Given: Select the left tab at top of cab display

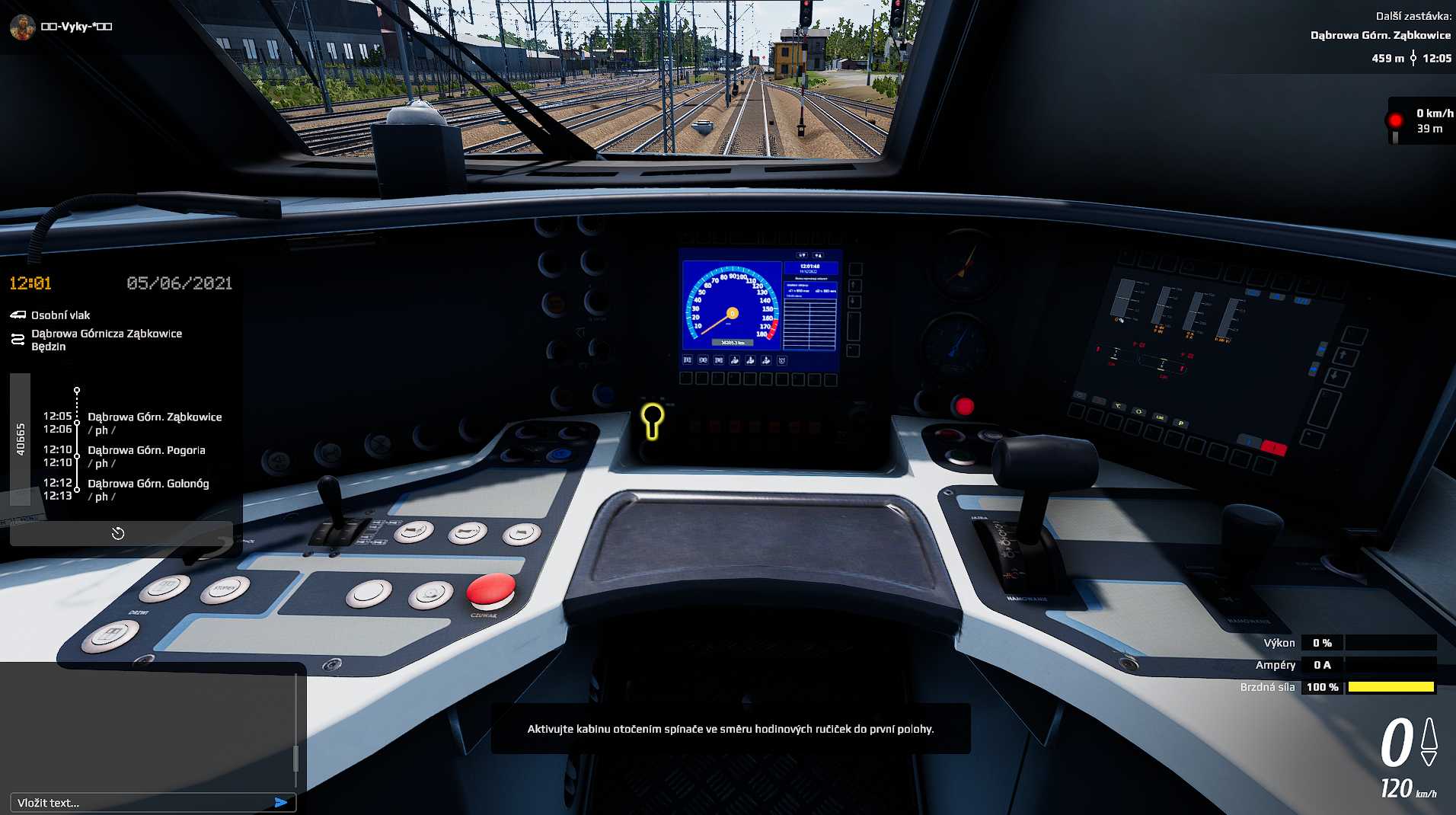Looking at the screenshot, I should (x=803, y=255).
